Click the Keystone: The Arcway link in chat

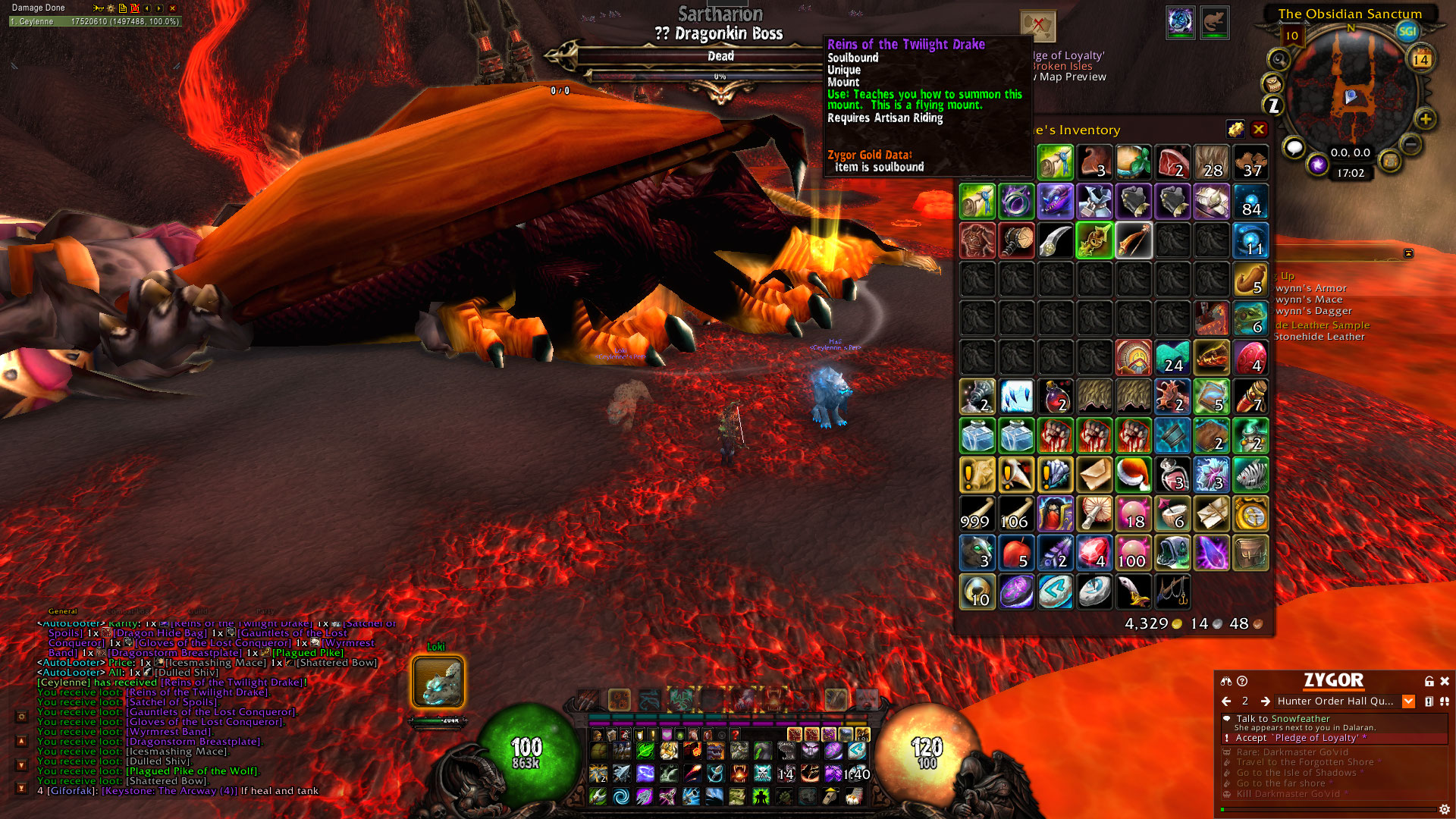point(169,791)
